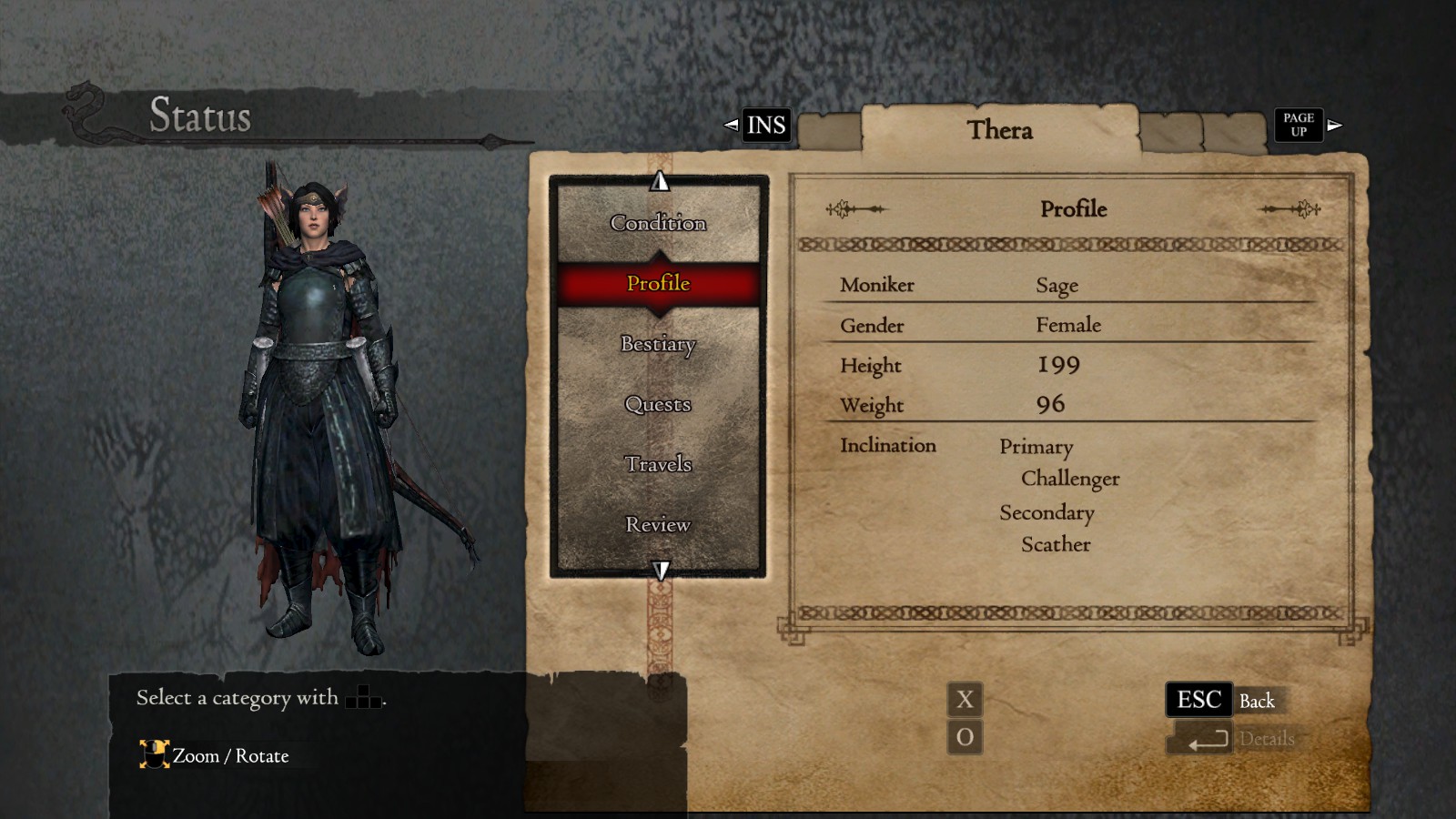1456x819 pixels.
Task: Click the up arrow above Condition
Action: [x=659, y=179]
